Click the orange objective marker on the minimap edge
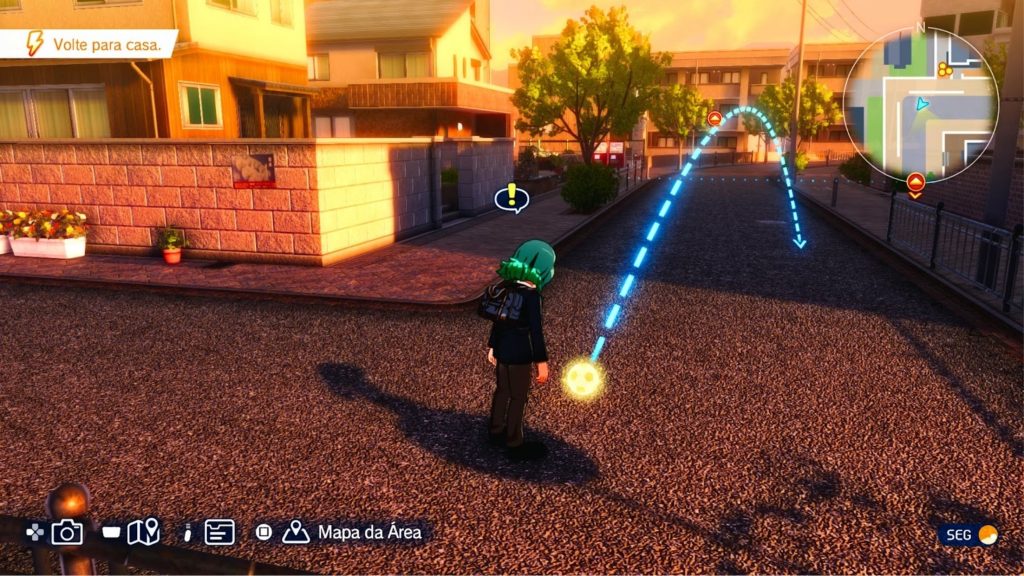This screenshot has height=576, width=1024. 915,182
